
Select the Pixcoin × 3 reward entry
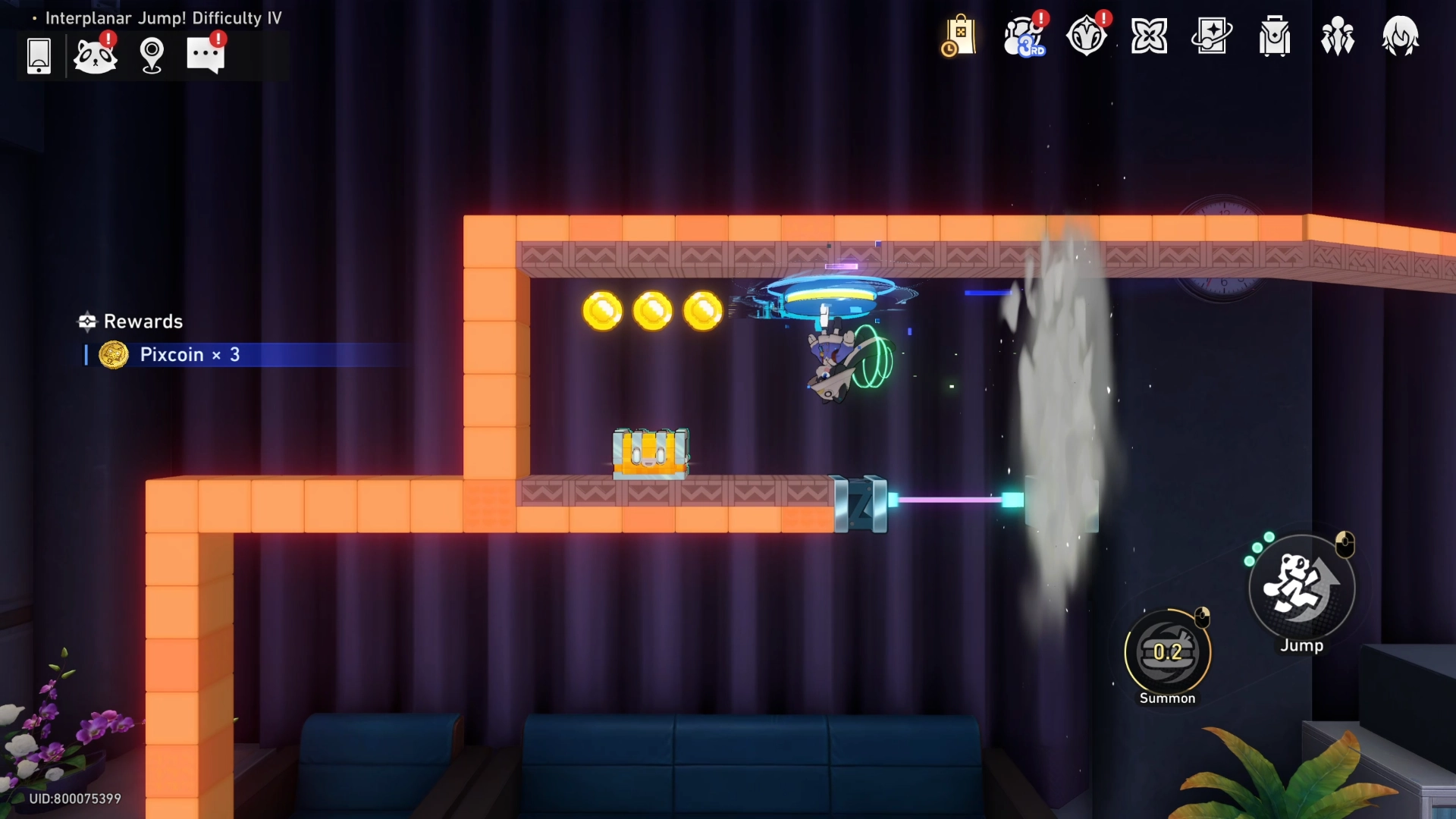click(190, 355)
